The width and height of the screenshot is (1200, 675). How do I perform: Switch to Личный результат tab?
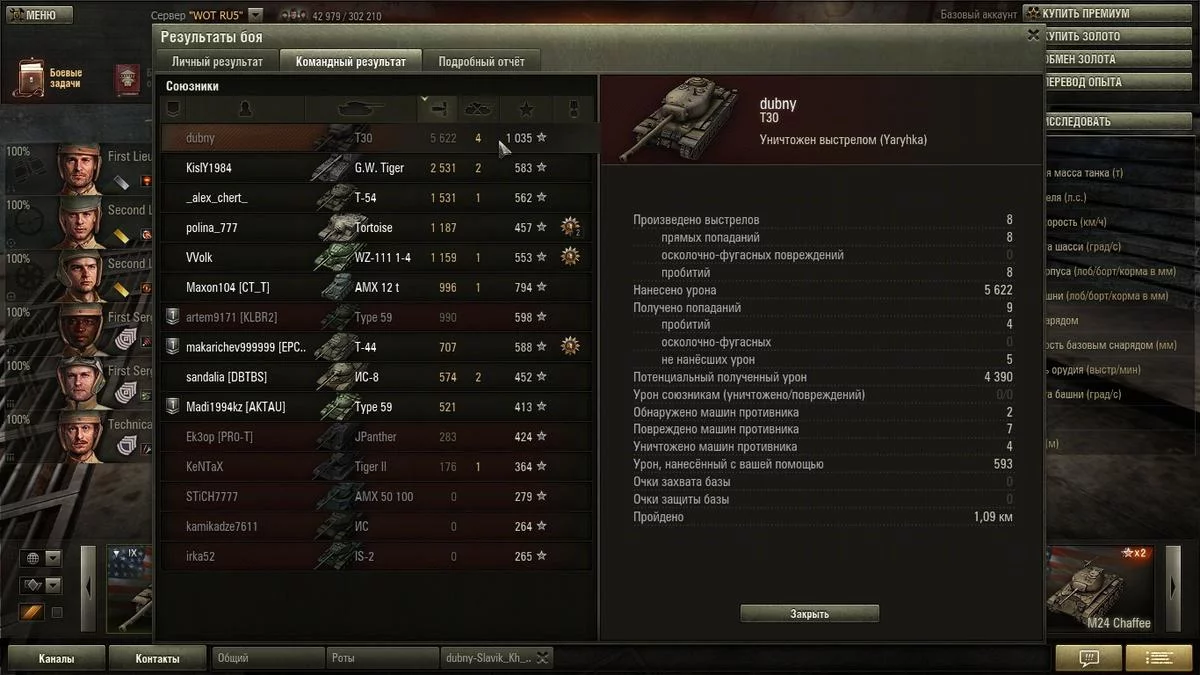(x=217, y=62)
